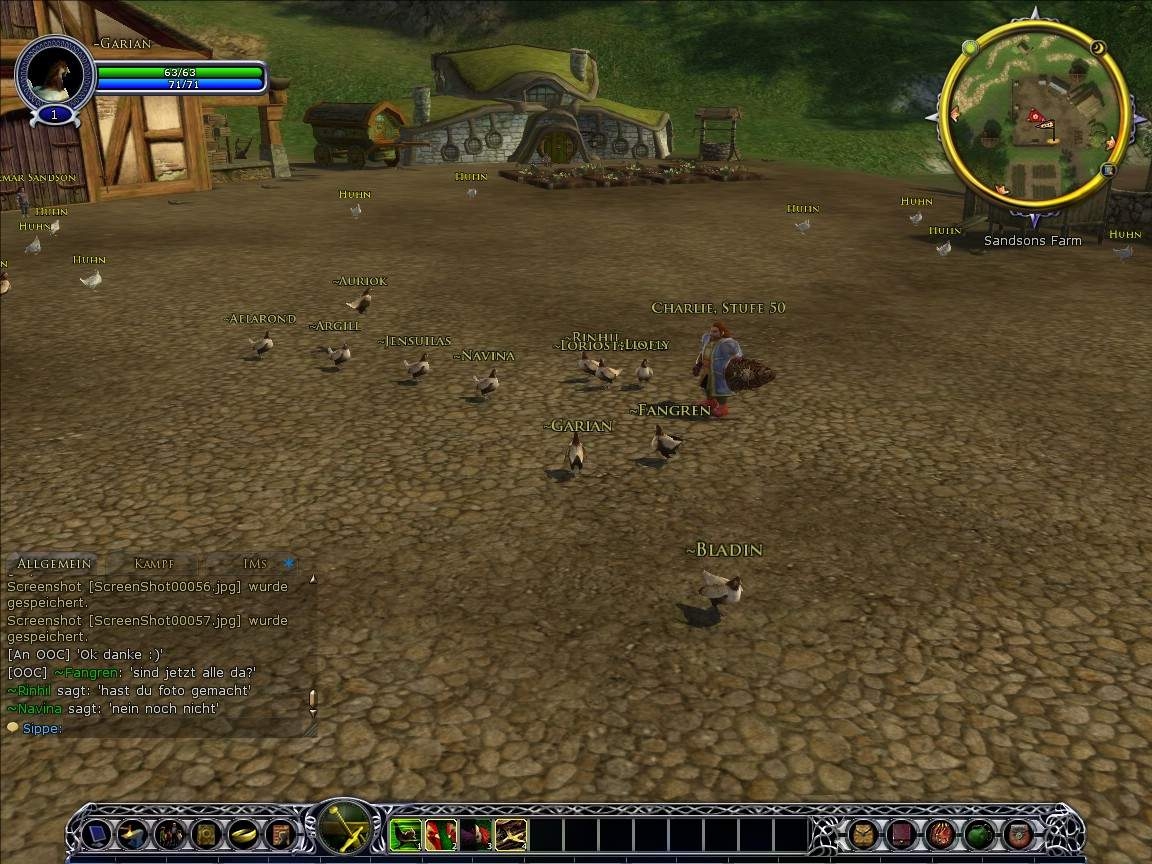Click Garian's character portrait

pyautogui.click(x=54, y=74)
